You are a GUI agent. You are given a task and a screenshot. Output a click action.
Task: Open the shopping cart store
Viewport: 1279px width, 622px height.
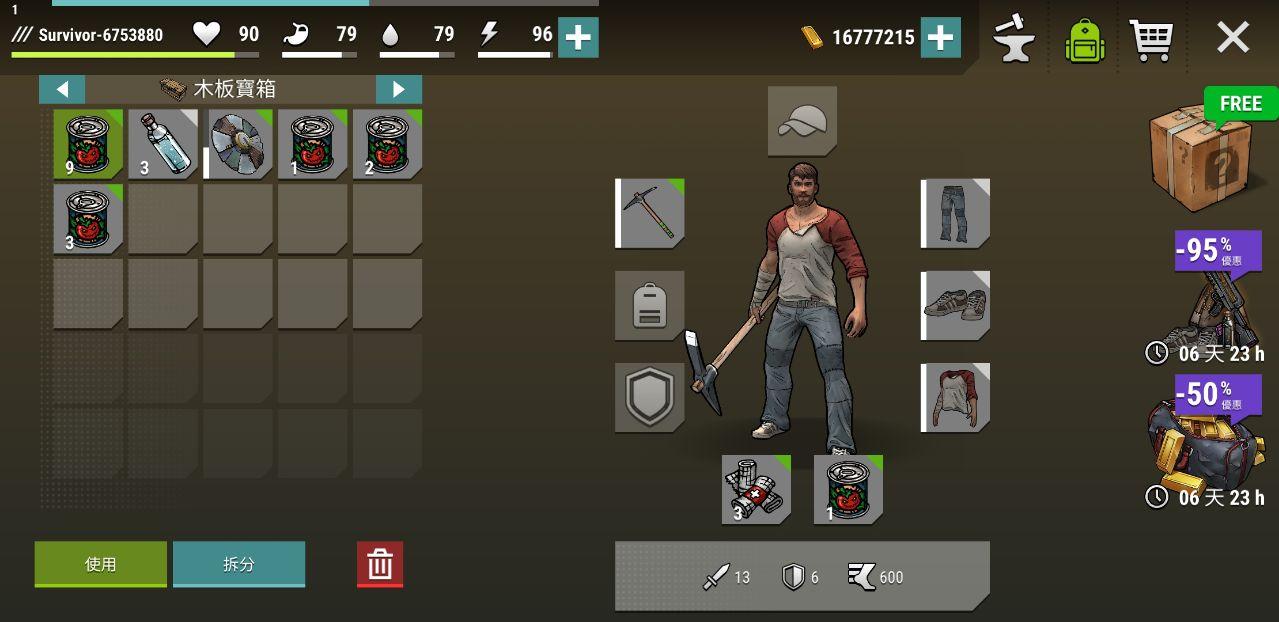1150,39
